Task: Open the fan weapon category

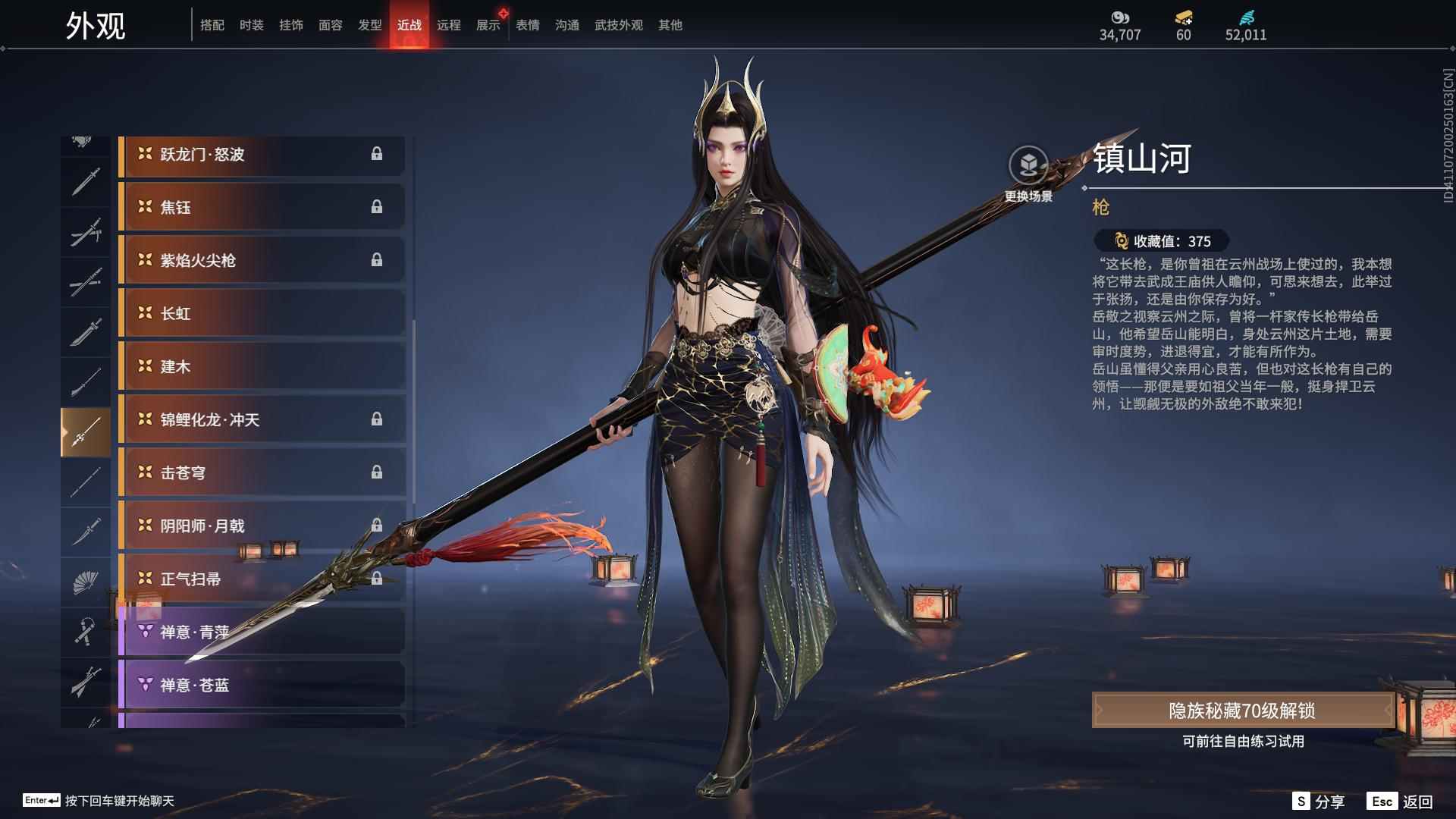Action: pyautogui.click(x=85, y=580)
